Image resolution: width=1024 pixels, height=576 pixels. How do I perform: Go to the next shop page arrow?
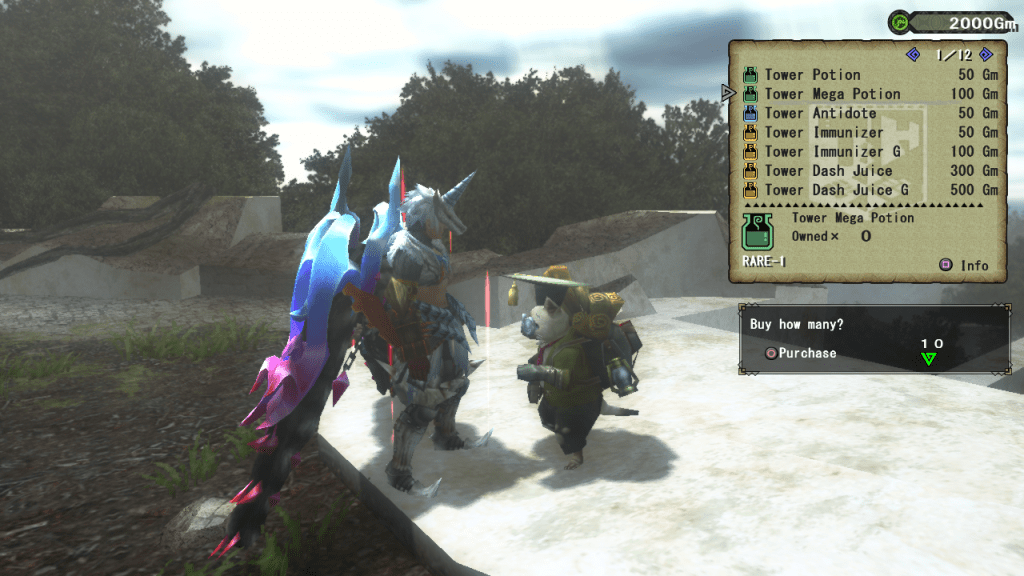[x=985, y=55]
